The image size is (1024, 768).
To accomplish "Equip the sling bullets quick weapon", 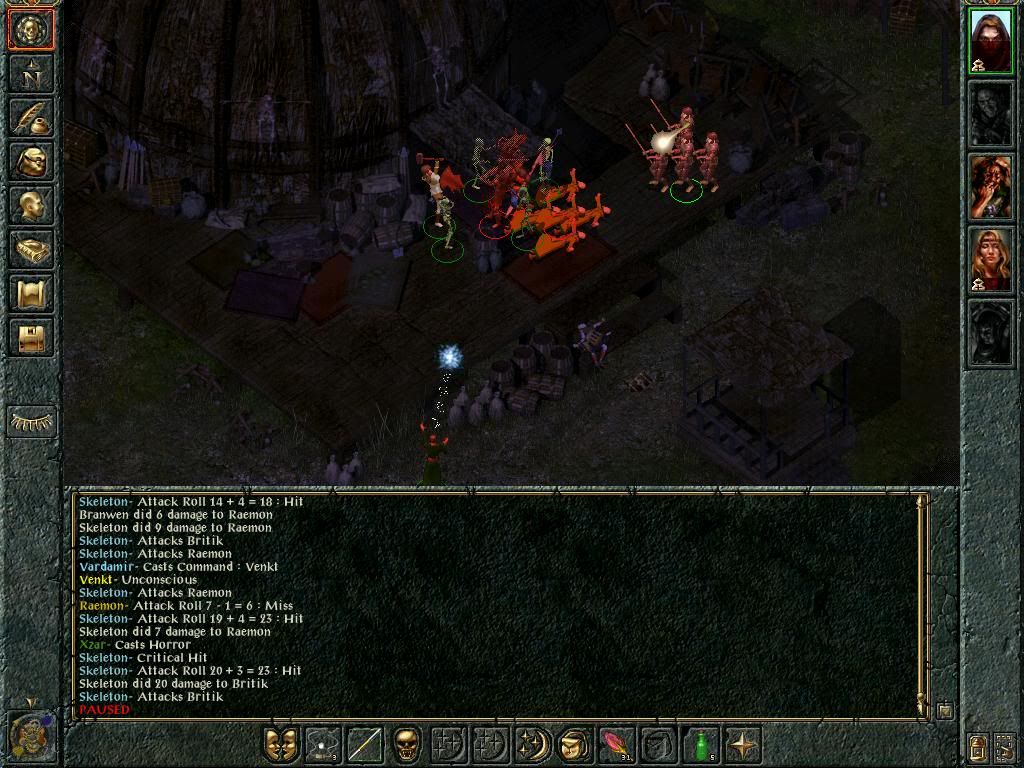I will [323, 745].
